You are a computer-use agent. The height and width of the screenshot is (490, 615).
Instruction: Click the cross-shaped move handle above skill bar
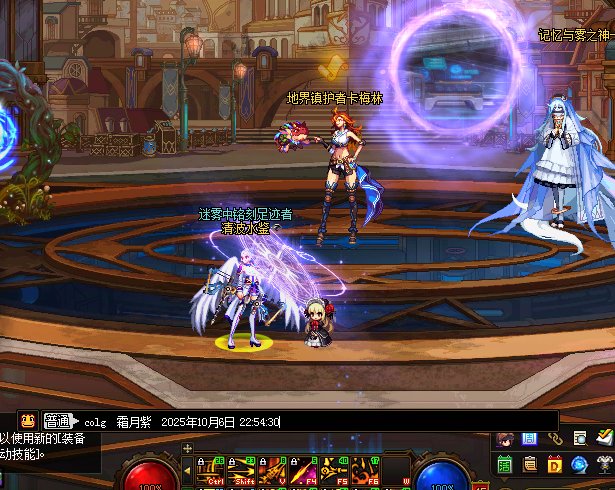click(187, 447)
